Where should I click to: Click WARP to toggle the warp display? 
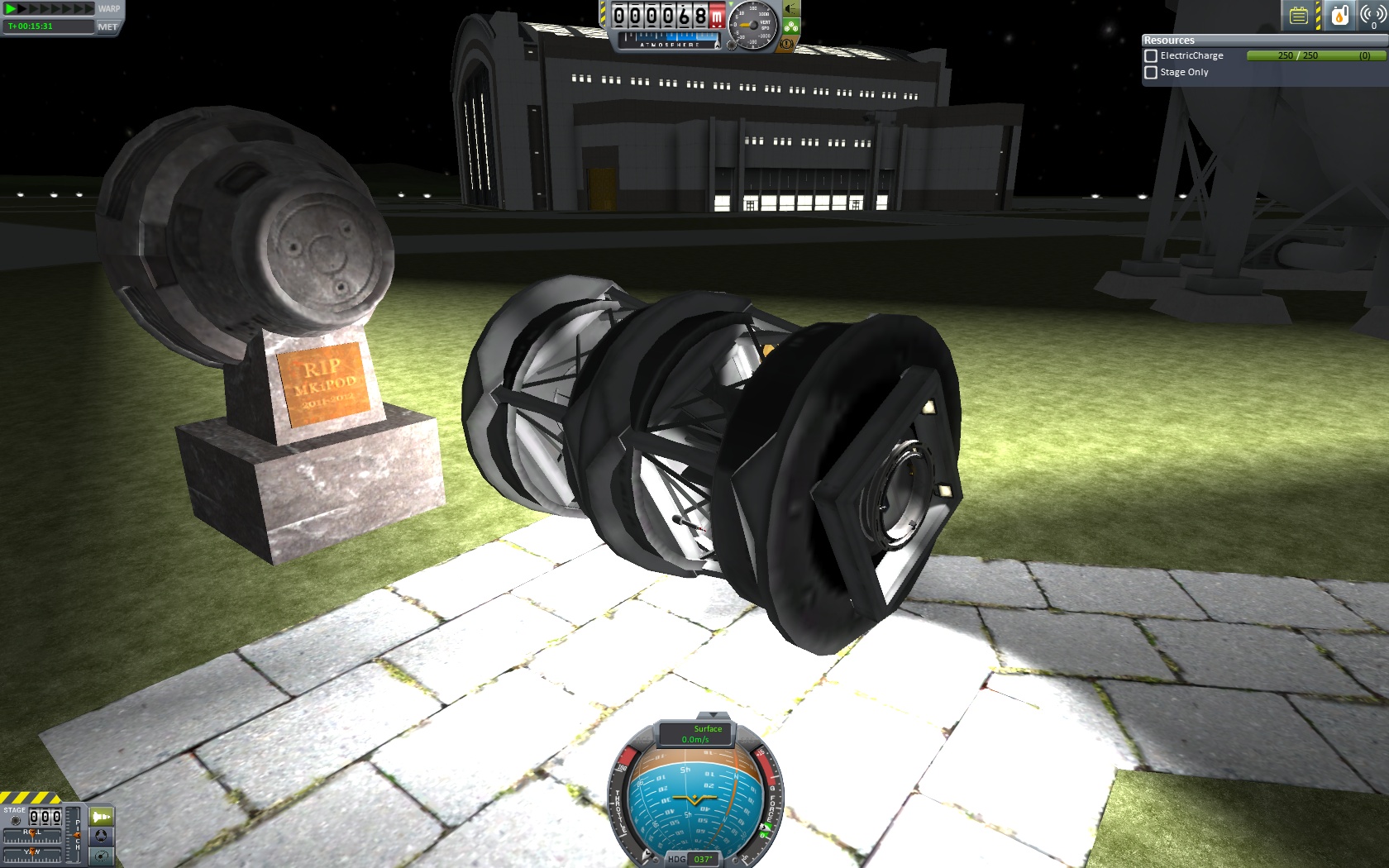point(107,10)
